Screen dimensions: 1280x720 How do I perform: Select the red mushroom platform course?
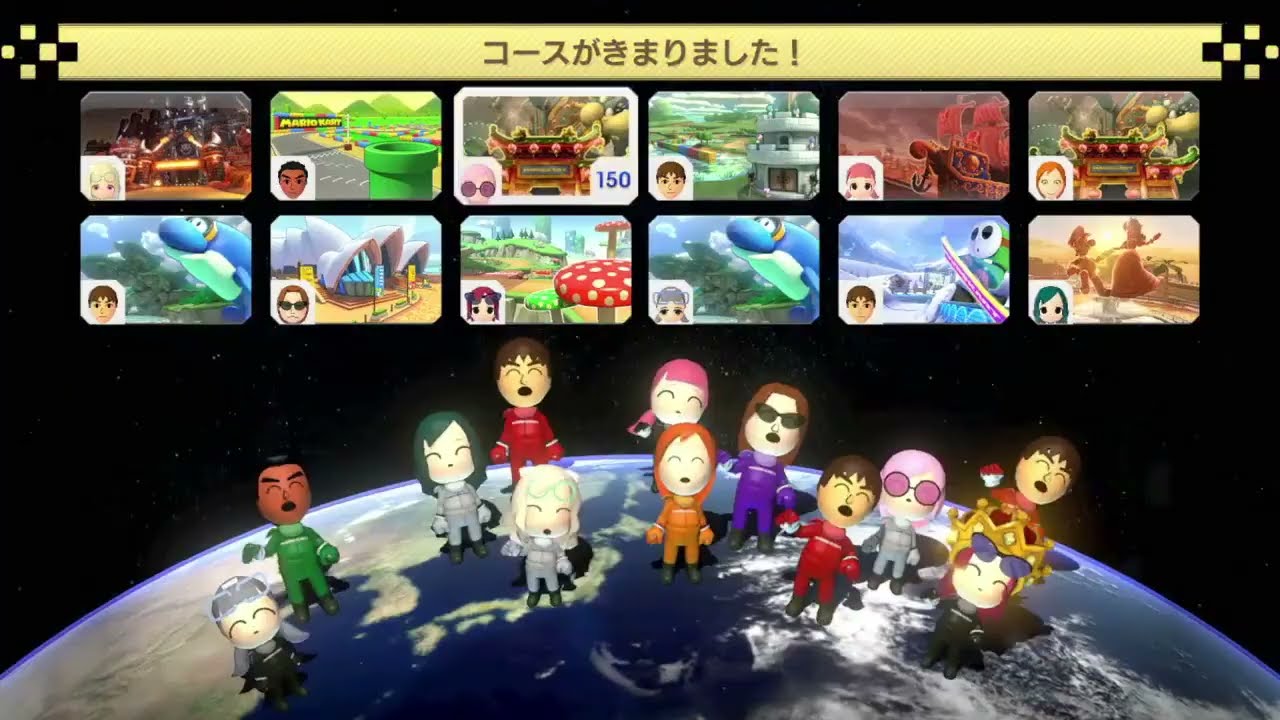click(x=544, y=265)
